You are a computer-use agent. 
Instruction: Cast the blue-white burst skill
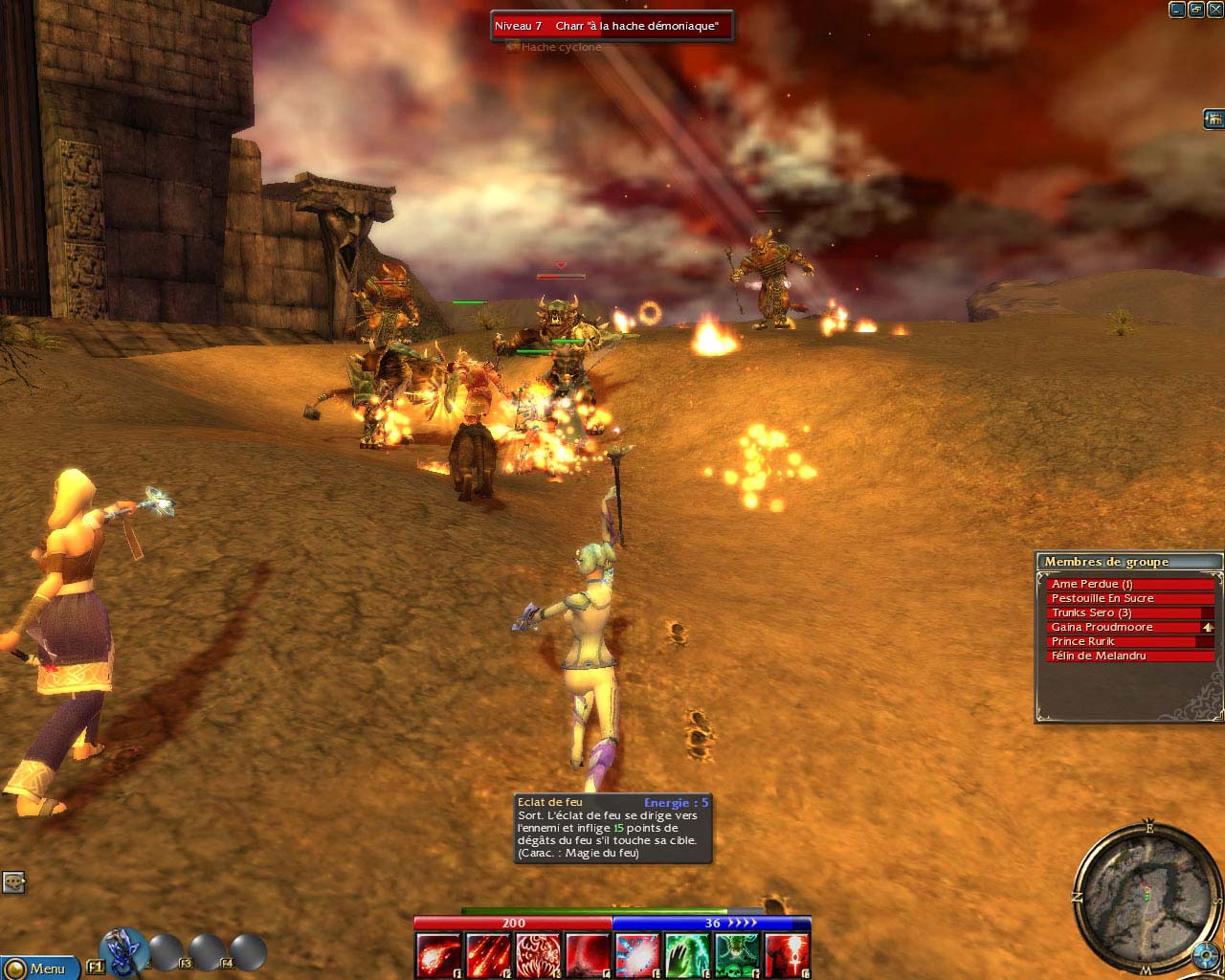[637, 955]
